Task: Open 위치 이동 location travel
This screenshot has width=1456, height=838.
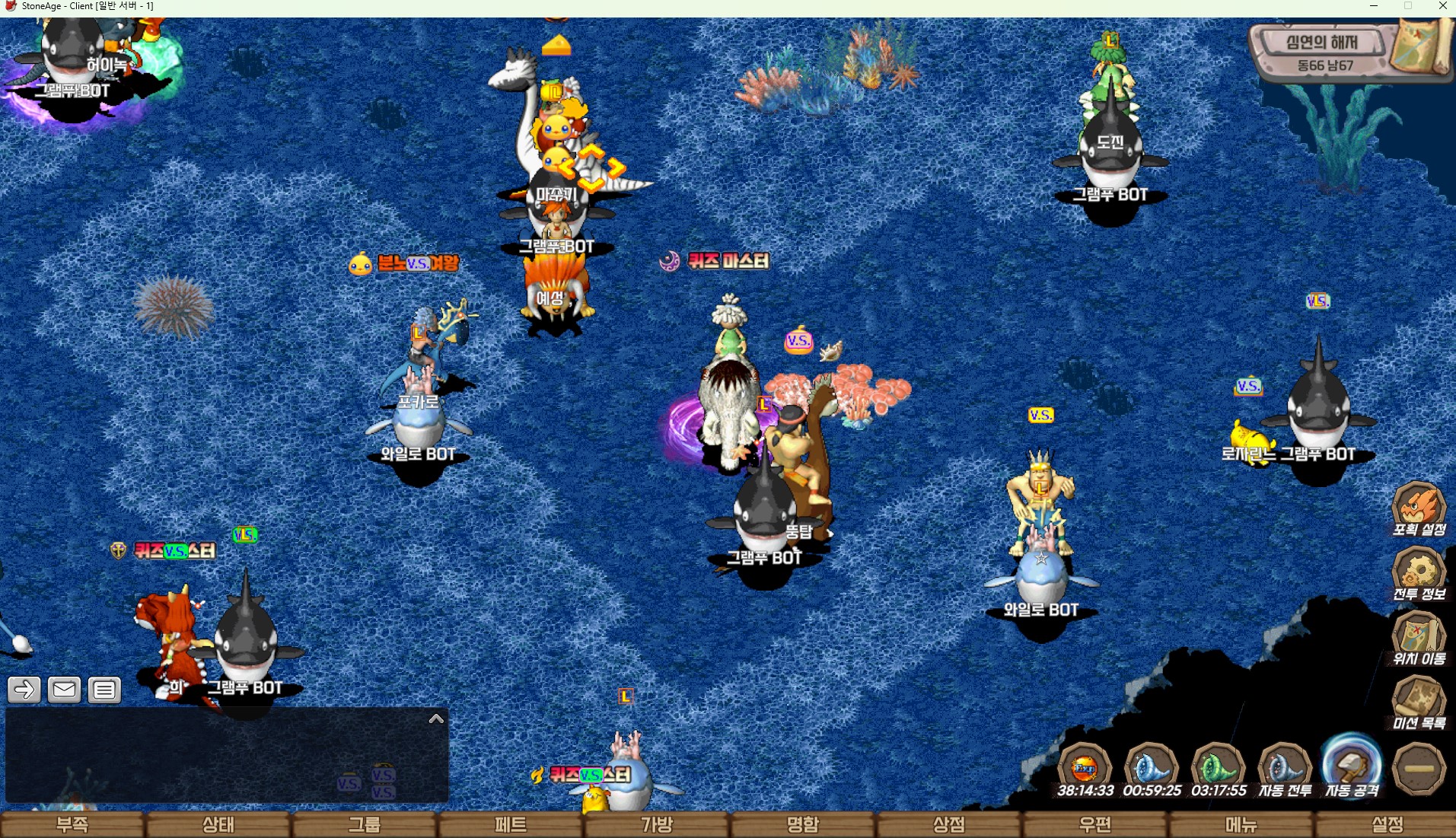Action: (x=1419, y=638)
